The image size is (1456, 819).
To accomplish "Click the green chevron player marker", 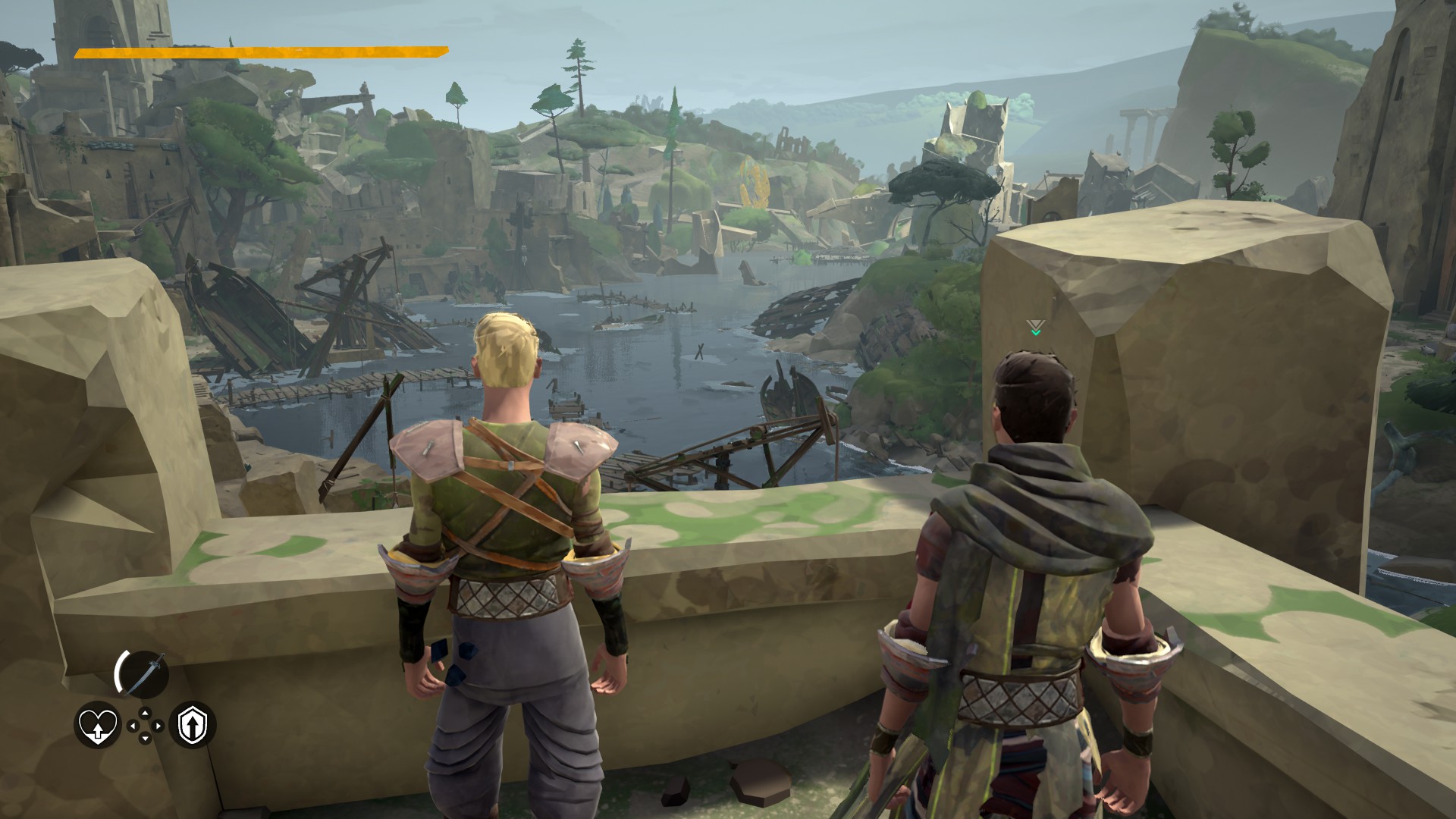I will click(1036, 333).
